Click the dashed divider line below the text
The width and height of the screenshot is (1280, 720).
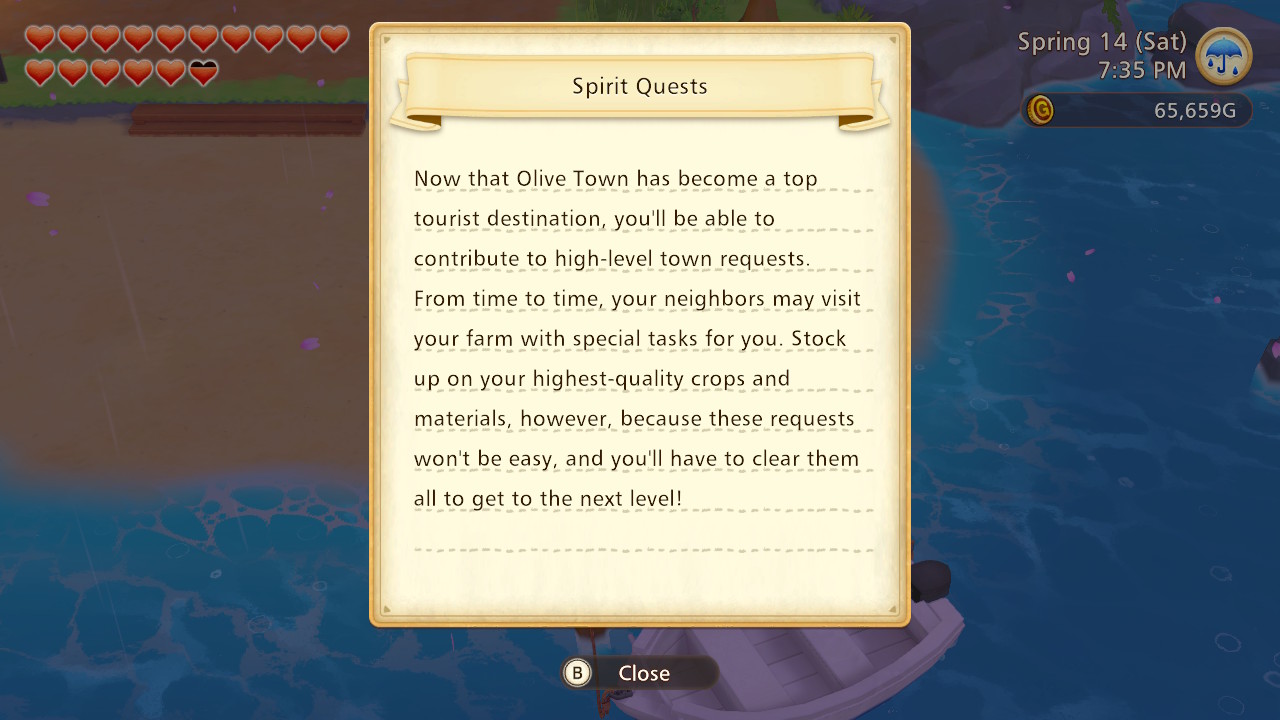coord(640,548)
